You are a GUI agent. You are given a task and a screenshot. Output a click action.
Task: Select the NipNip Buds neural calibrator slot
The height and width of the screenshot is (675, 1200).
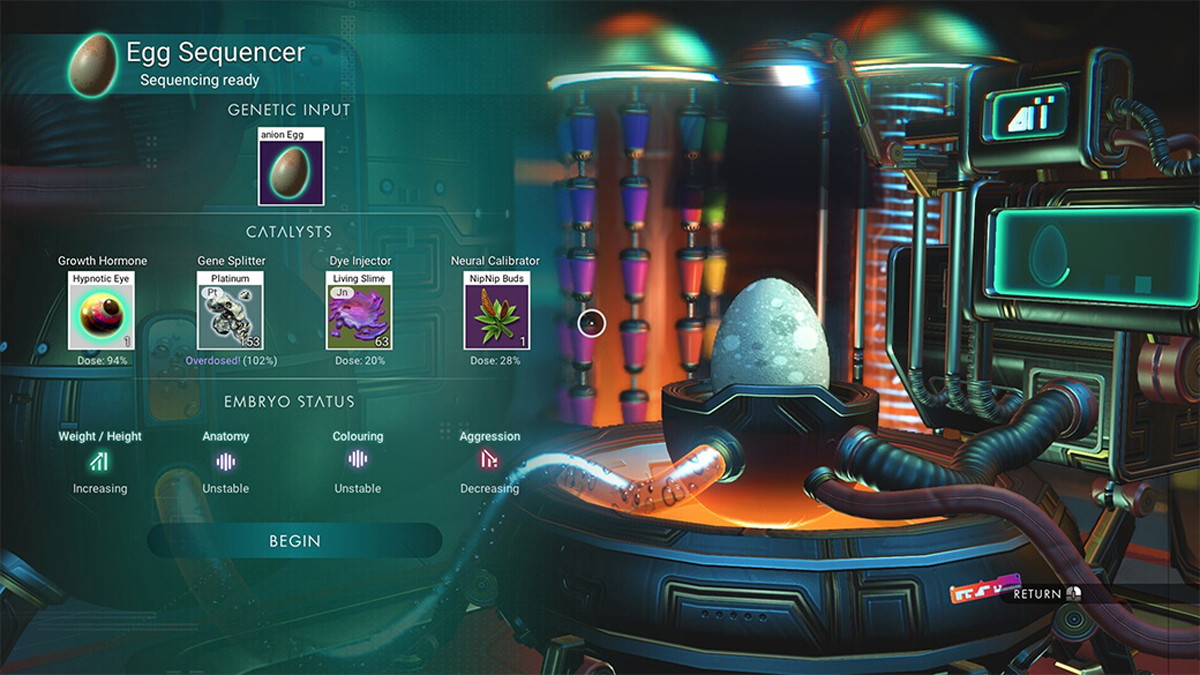click(496, 311)
